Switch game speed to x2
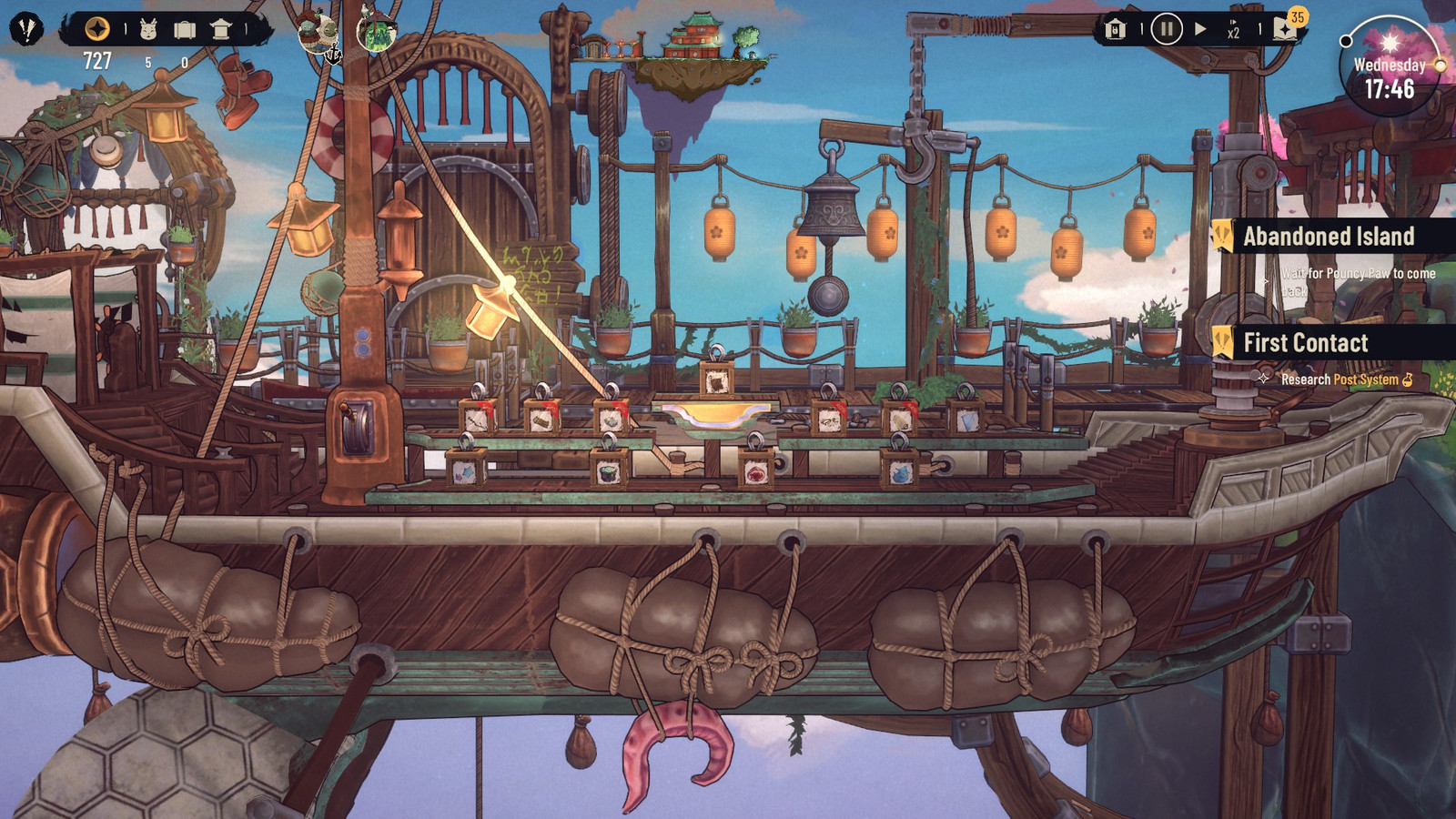Viewport: 1456px width, 819px height. 1233,30
